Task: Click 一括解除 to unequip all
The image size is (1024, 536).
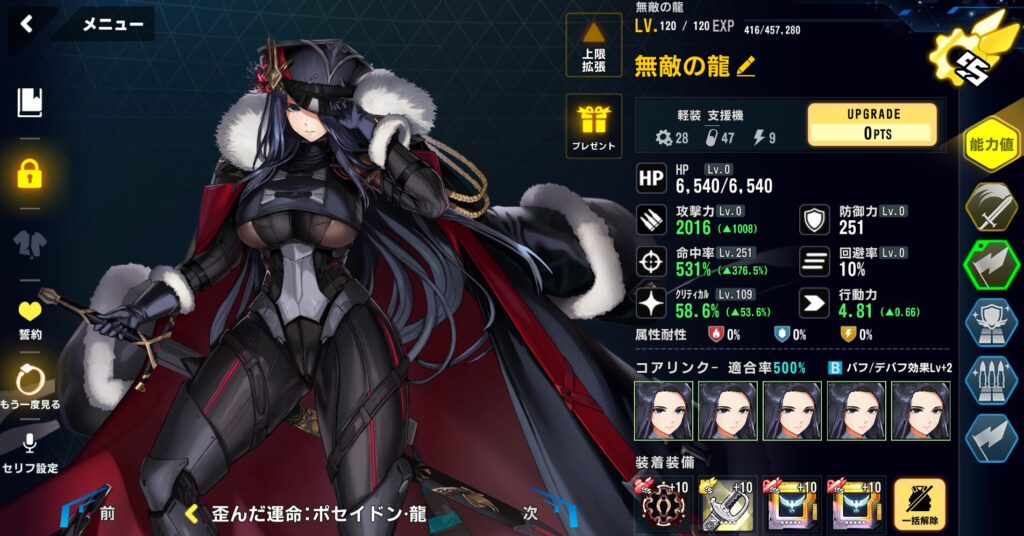Action: point(918,504)
